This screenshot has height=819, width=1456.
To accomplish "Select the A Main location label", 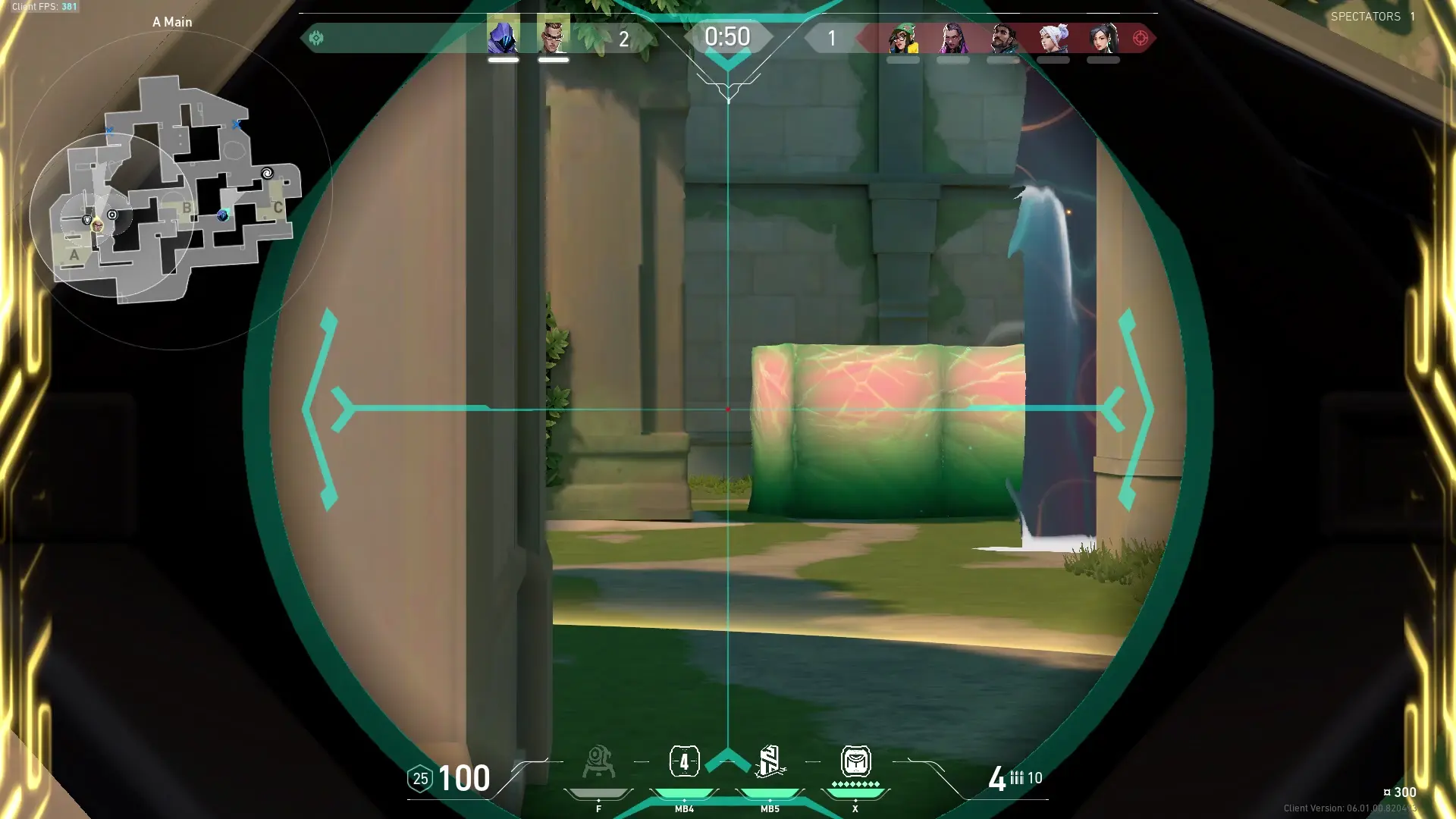I will (x=172, y=22).
